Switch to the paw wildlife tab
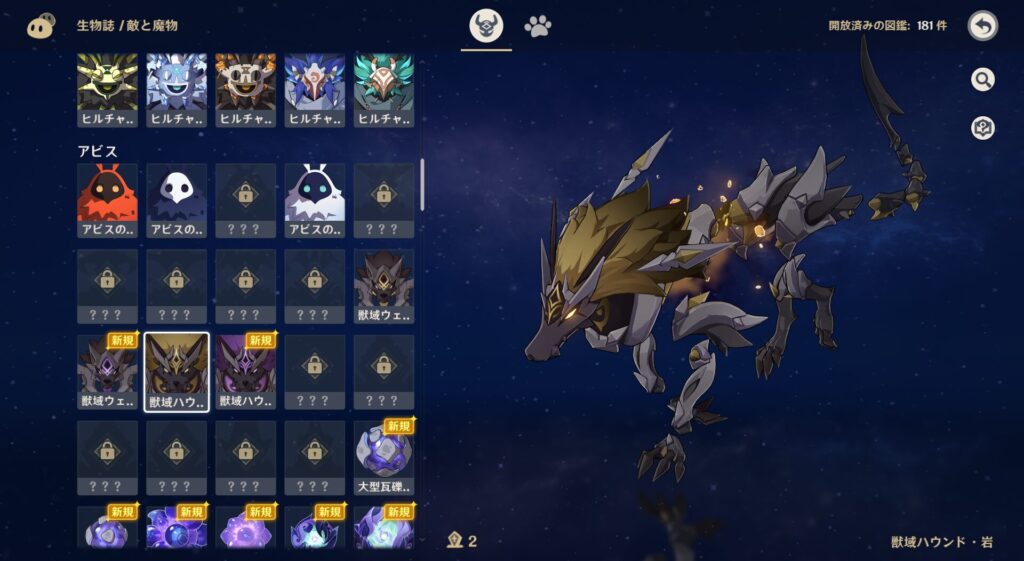 [x=538, y=27]
